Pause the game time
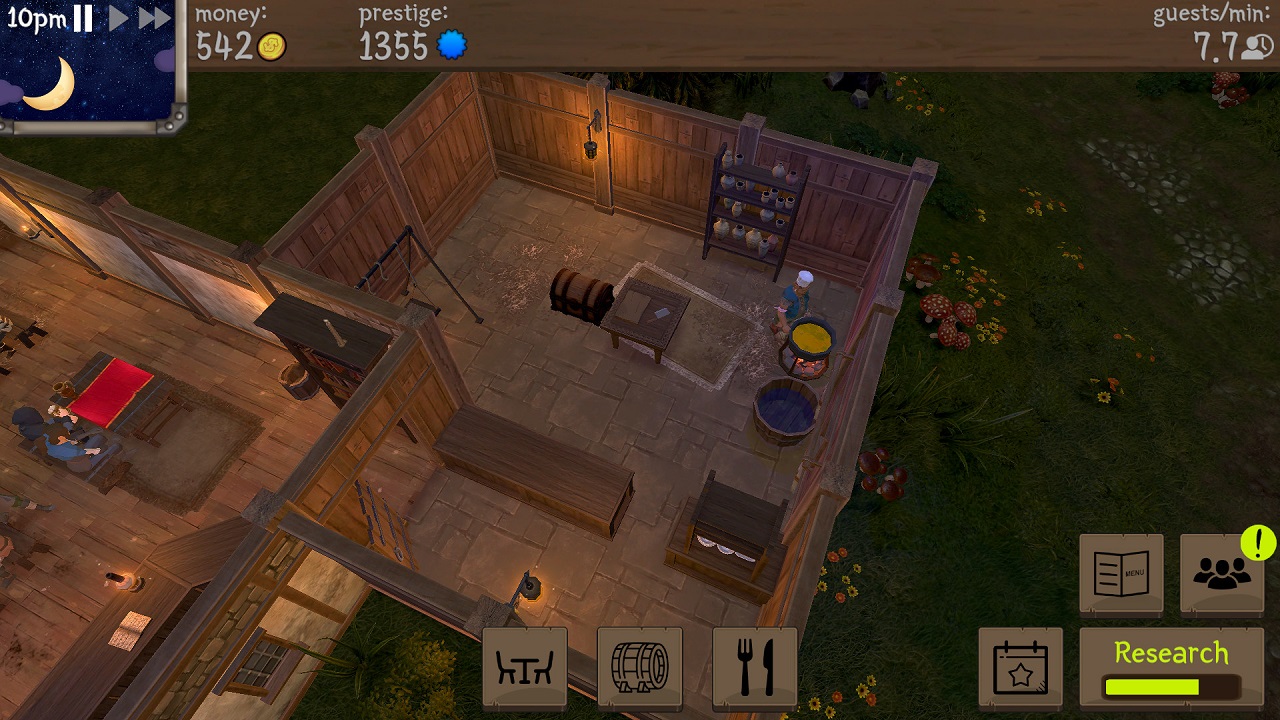Screen dimensions: 1280x720 (x=83, y=18)
